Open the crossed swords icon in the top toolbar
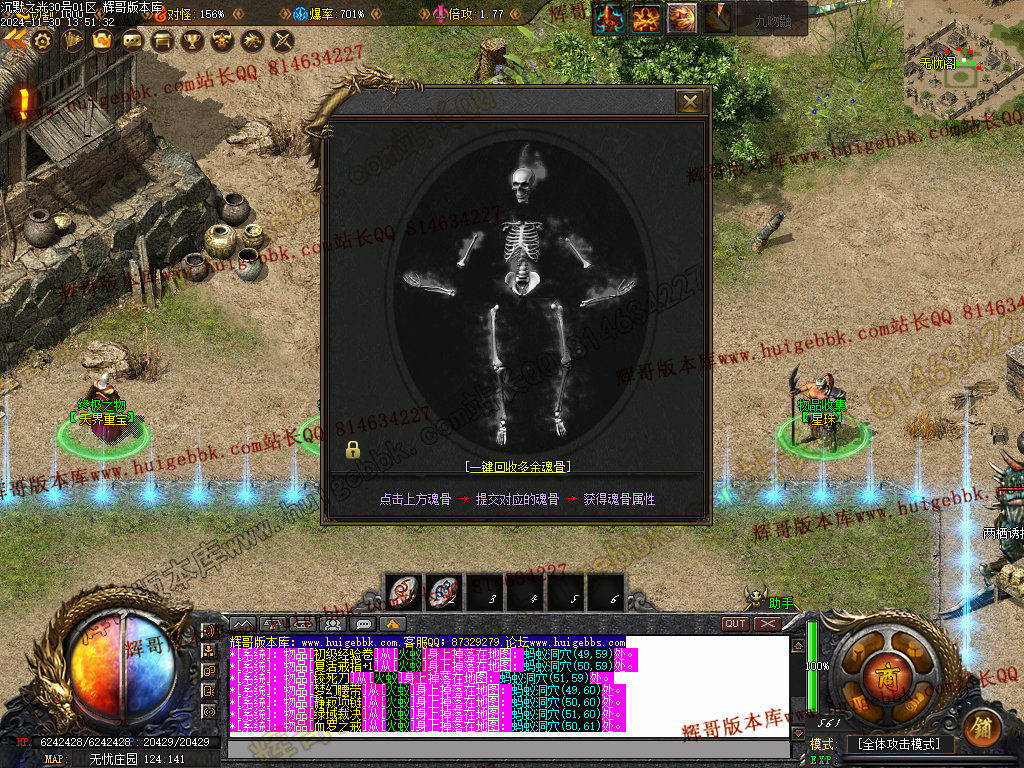Viewport: 1024px width, 768px height. tap(283, 41)
